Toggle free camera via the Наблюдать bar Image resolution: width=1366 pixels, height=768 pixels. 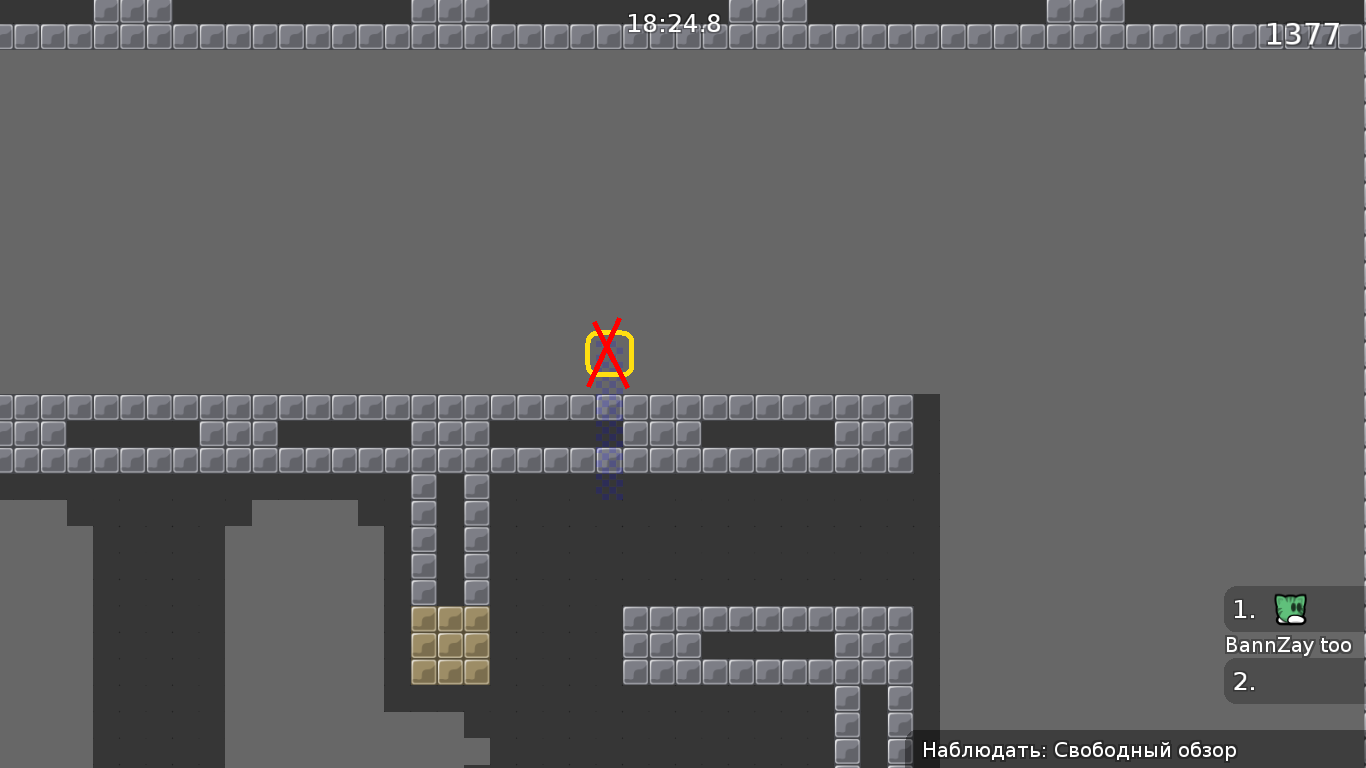(x=1078, y=749)
